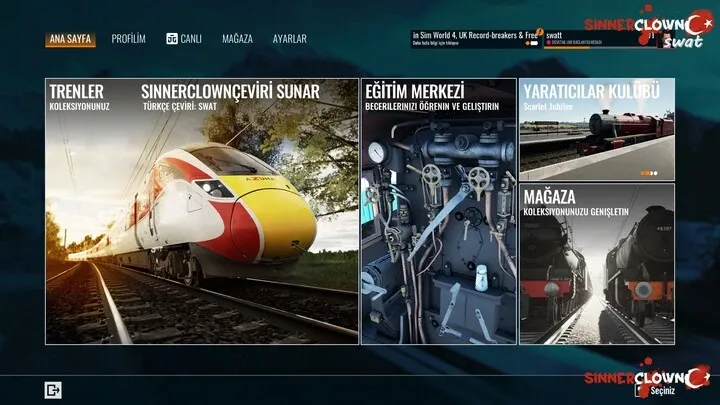Image resolution: width=720 pixels, height=405 pixels.
Task: Open the Trenler collection tile
Action: click(201, 211)
